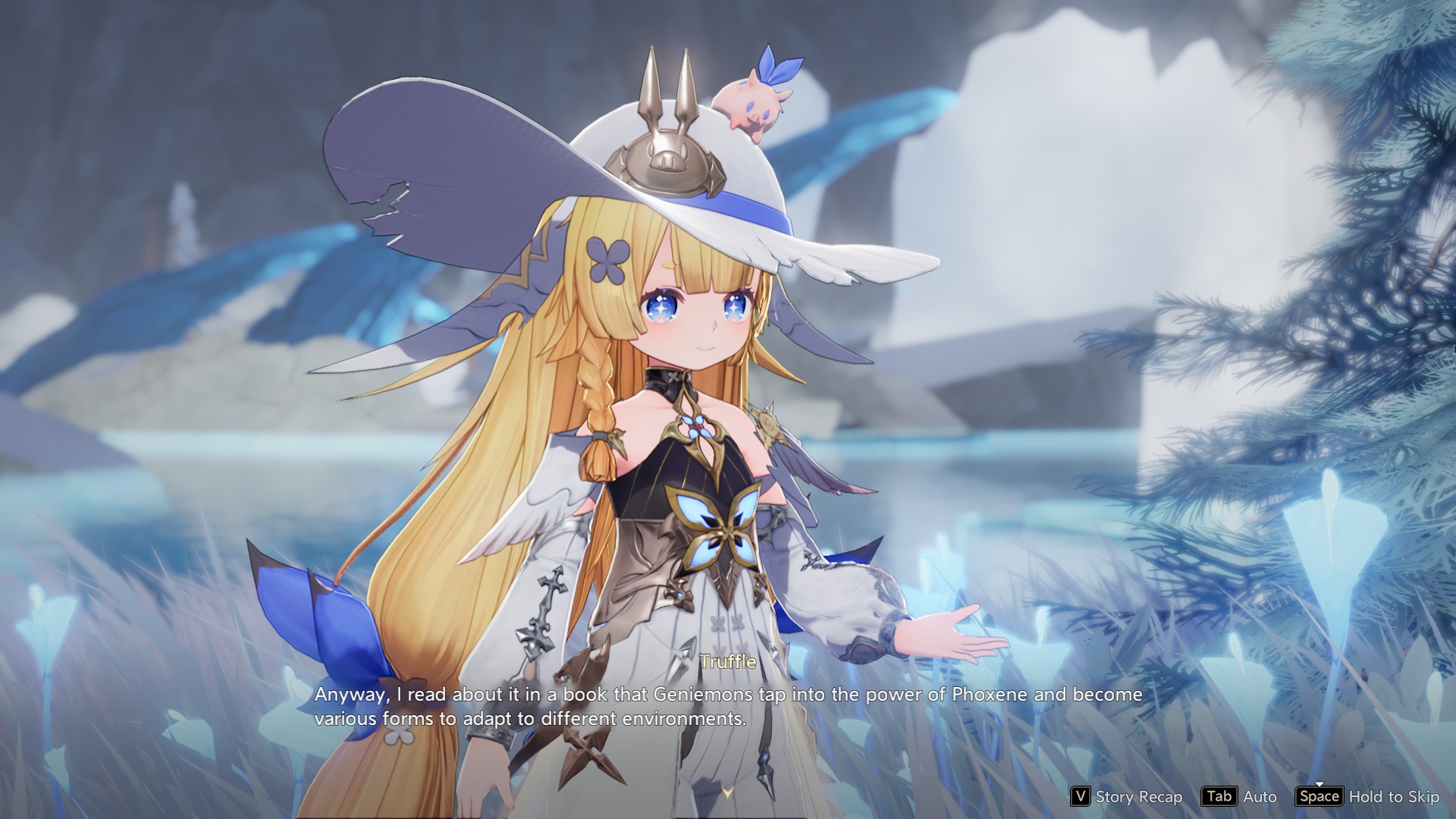This screenshot has width=1456, height=819.
Task: Click the small white triangle above the Space keycap
Action: pos(1320,784)
